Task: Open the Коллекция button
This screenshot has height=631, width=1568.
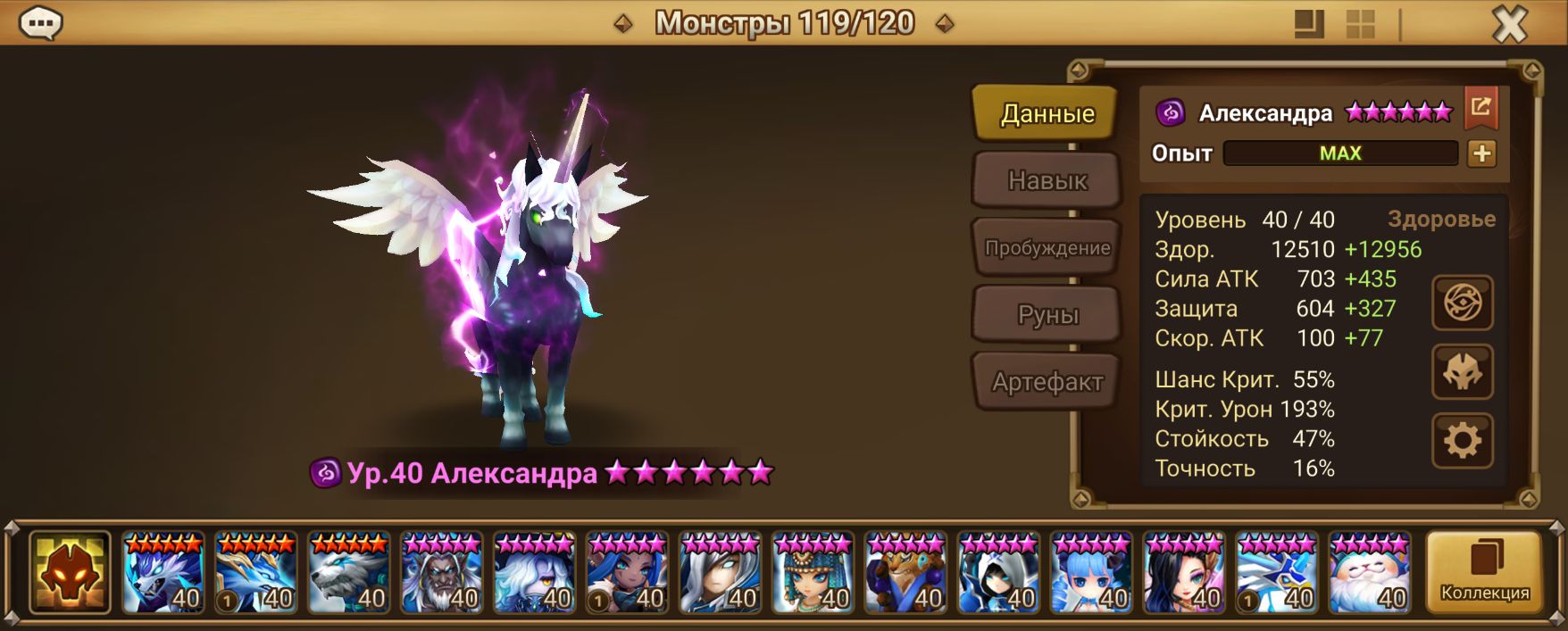Action: (1484, 572)
